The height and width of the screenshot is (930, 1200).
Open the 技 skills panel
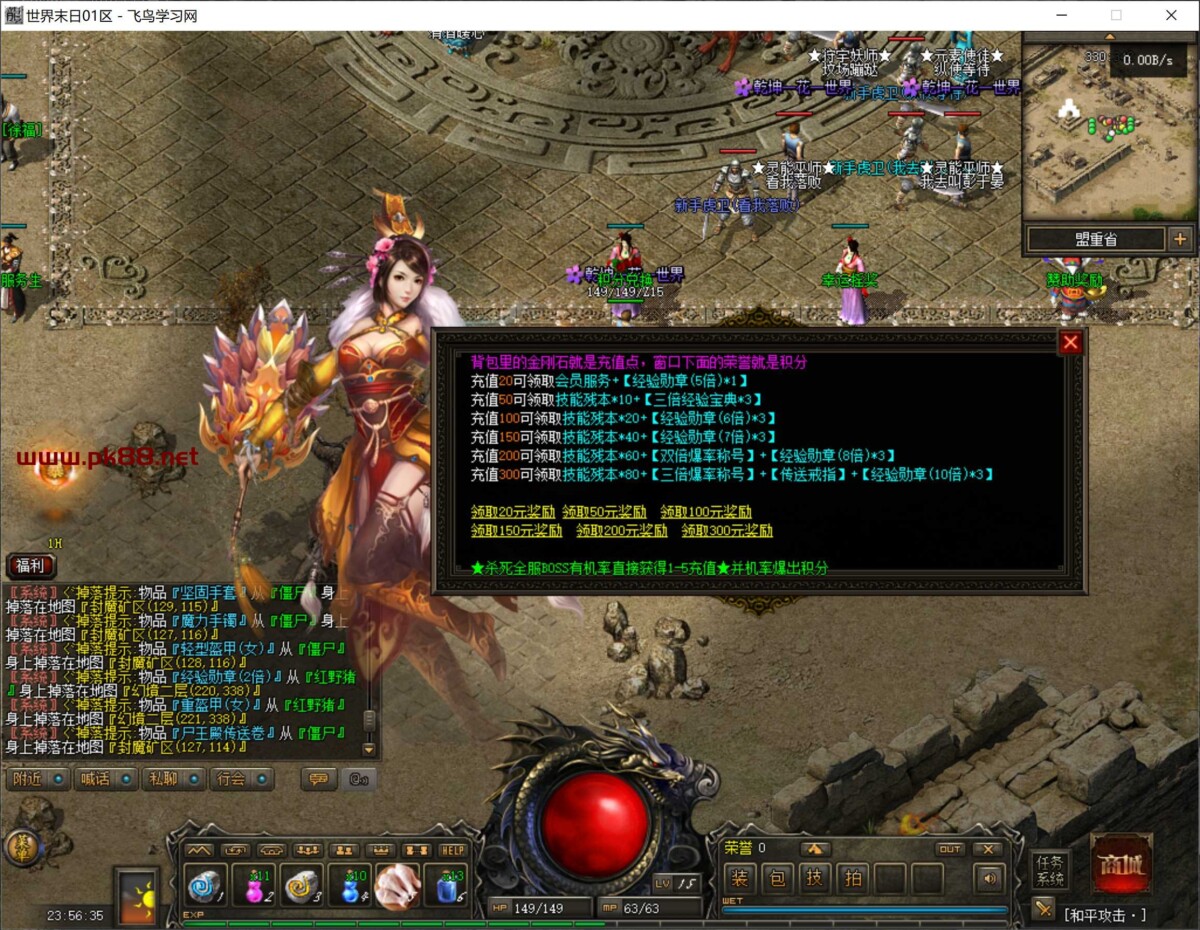pos(815,879)
